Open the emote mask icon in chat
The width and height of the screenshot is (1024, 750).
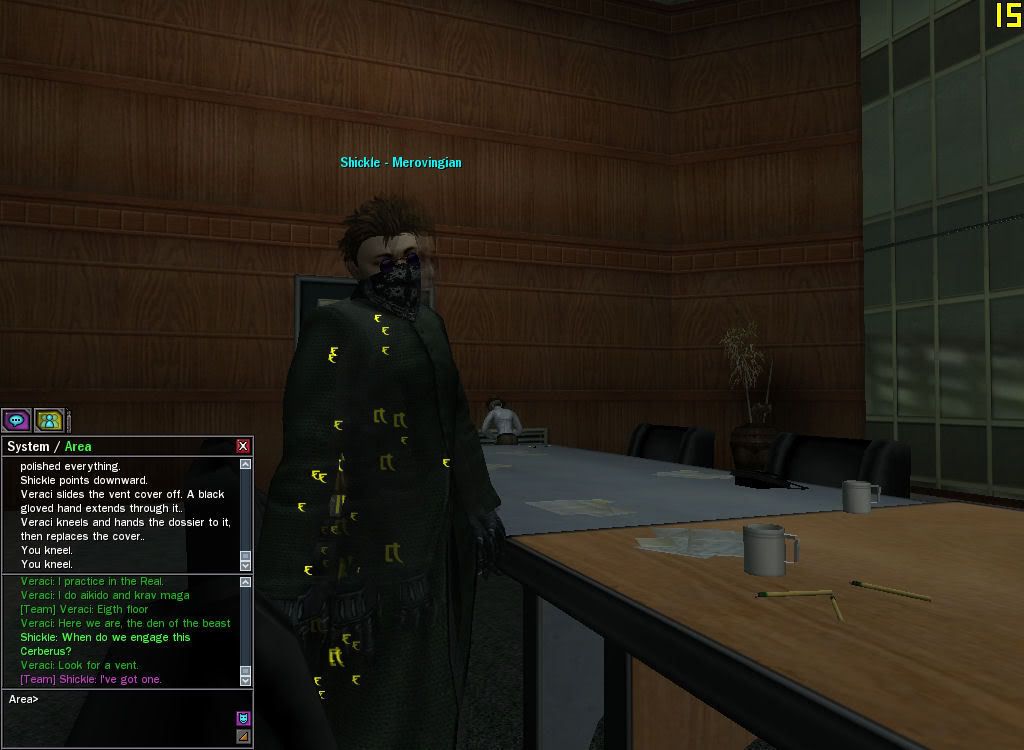click(243, 718)
